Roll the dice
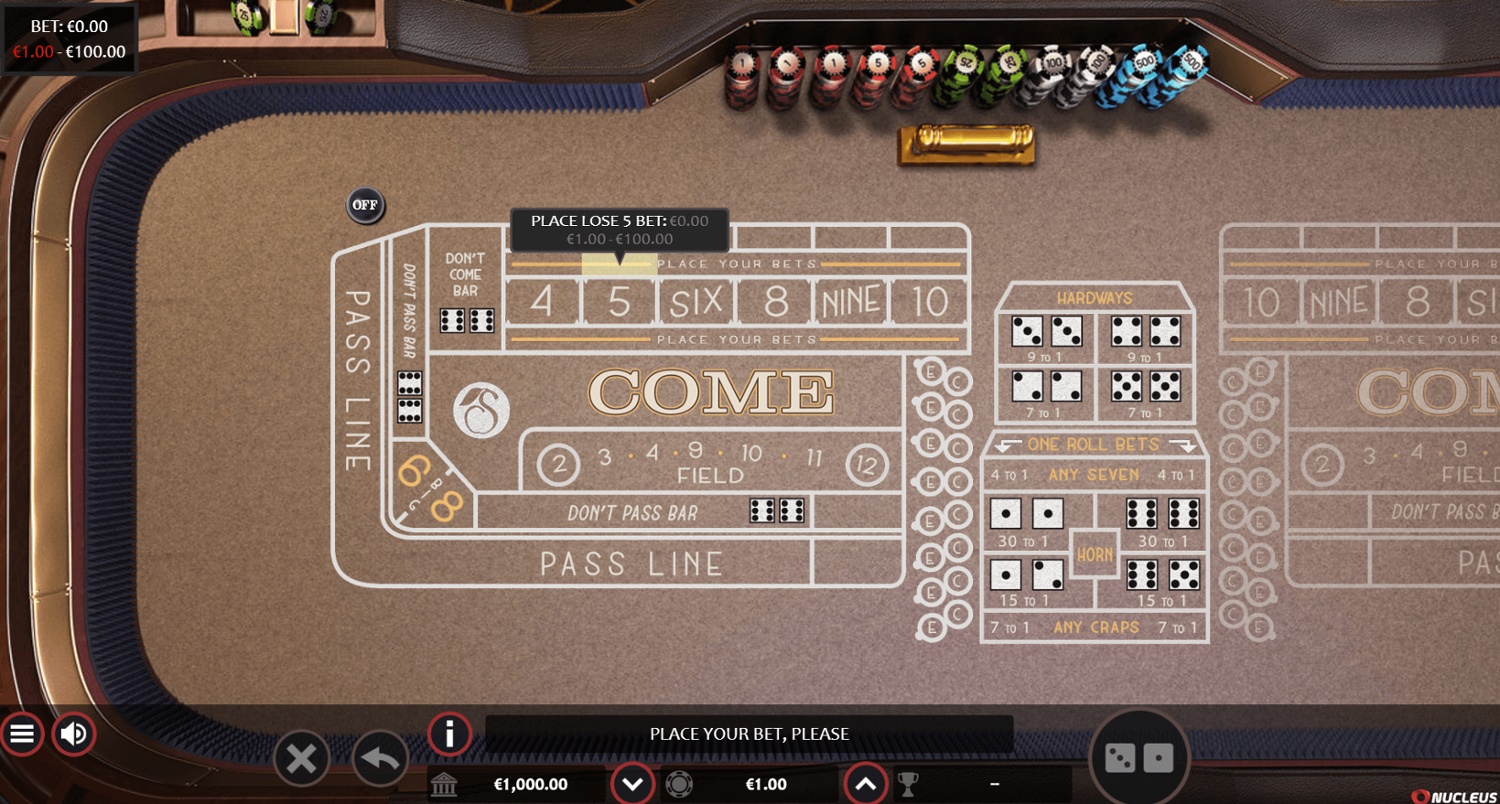The height and width of the screenshot is (804, 1500). click(x=1139, y=759)
